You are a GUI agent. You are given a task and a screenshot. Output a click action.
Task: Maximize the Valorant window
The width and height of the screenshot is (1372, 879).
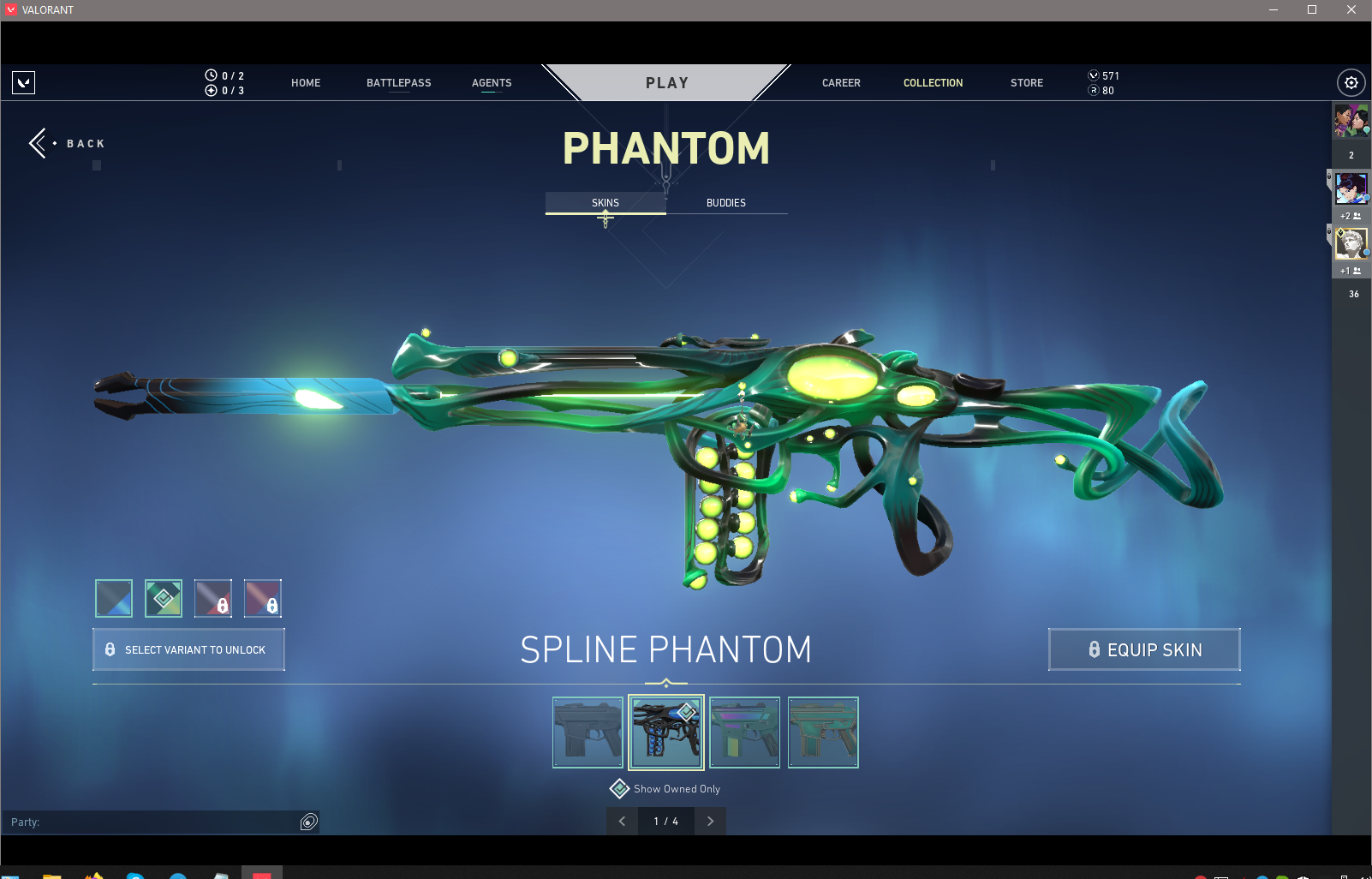coord(1311,10)
